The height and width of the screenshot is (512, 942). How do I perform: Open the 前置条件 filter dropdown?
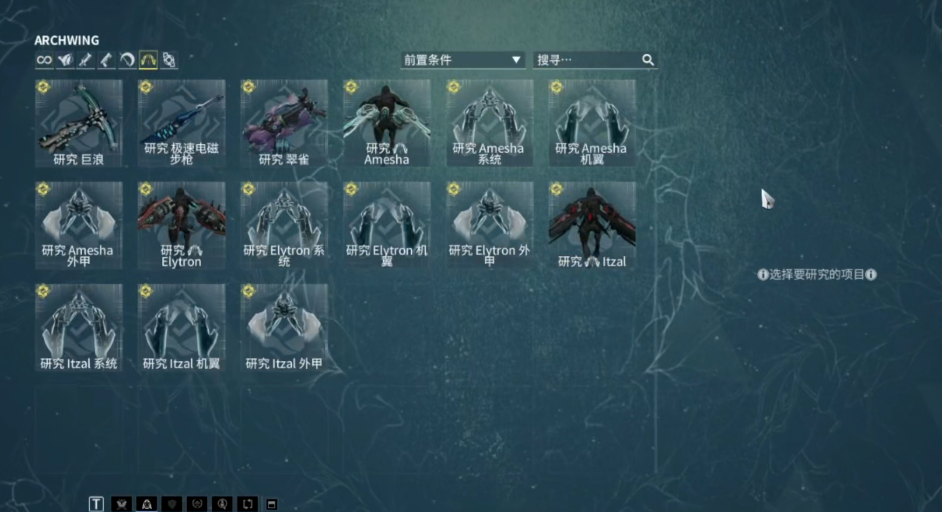pos(463,60)
